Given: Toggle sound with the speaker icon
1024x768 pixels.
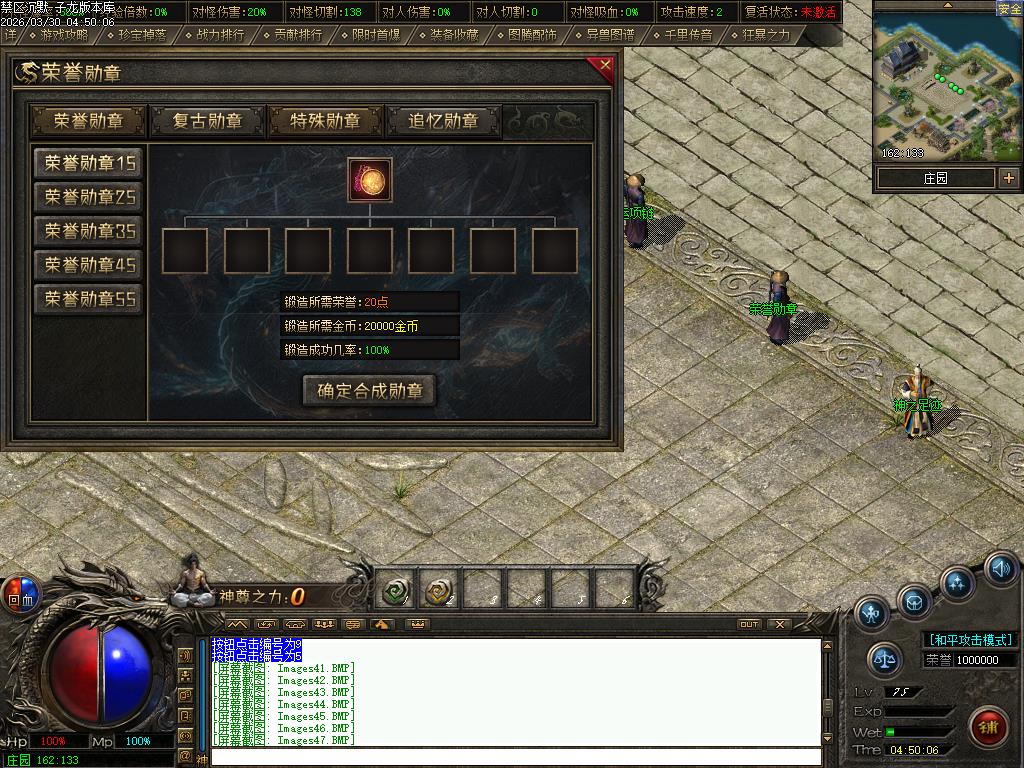Looking at the screenshot, I should point(1001,568).
